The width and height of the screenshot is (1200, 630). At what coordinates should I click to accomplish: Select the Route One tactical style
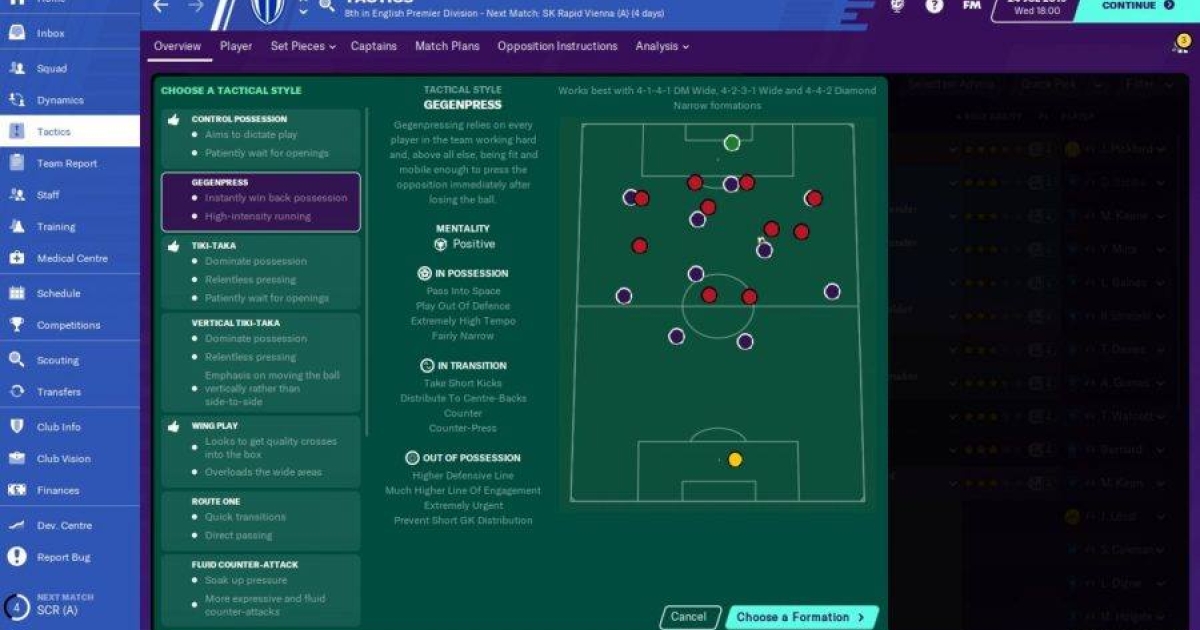pyautogui.click(x=260, y=518)
